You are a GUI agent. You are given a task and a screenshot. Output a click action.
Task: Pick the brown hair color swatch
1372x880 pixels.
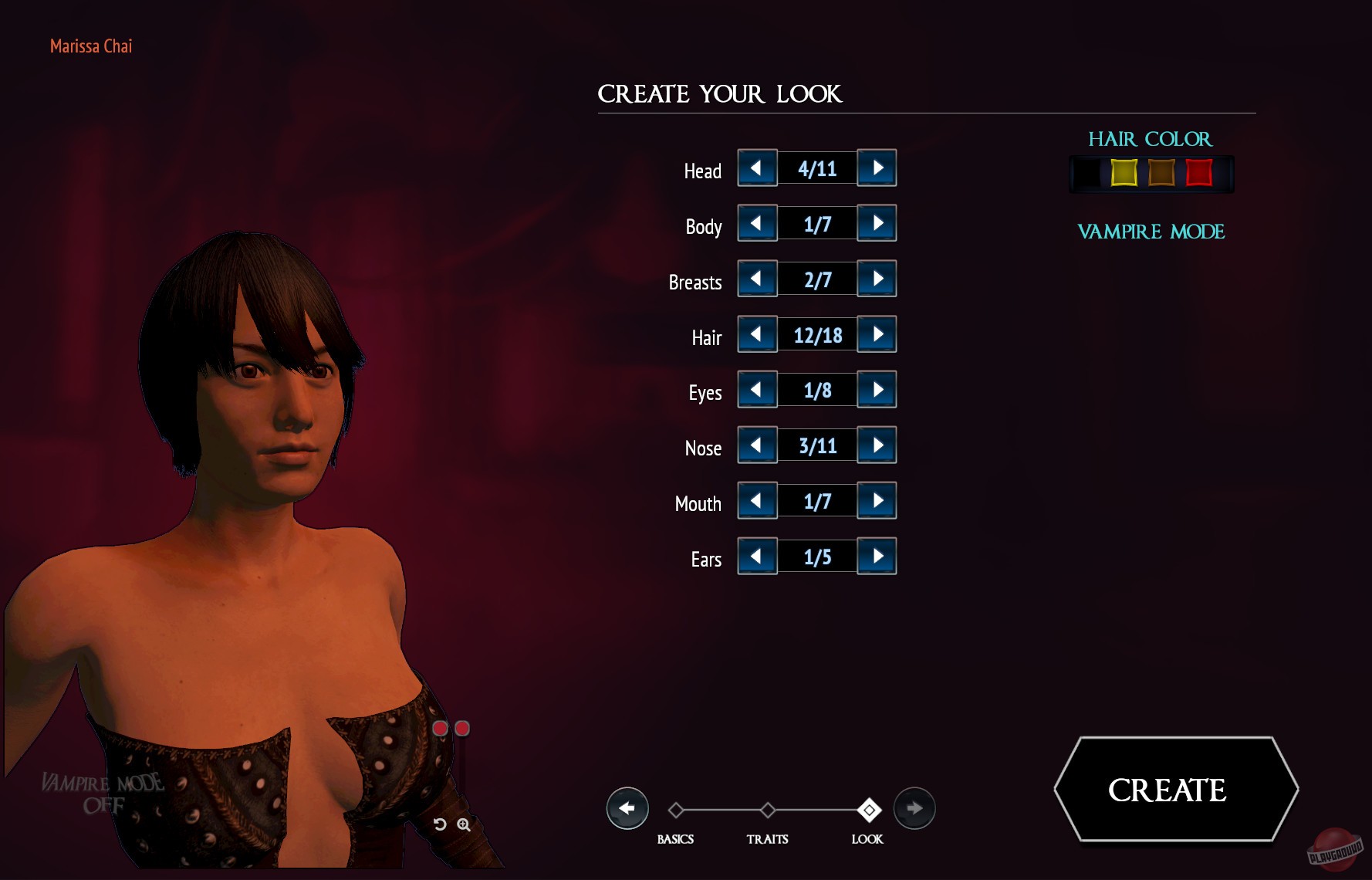click(1161, 173)
